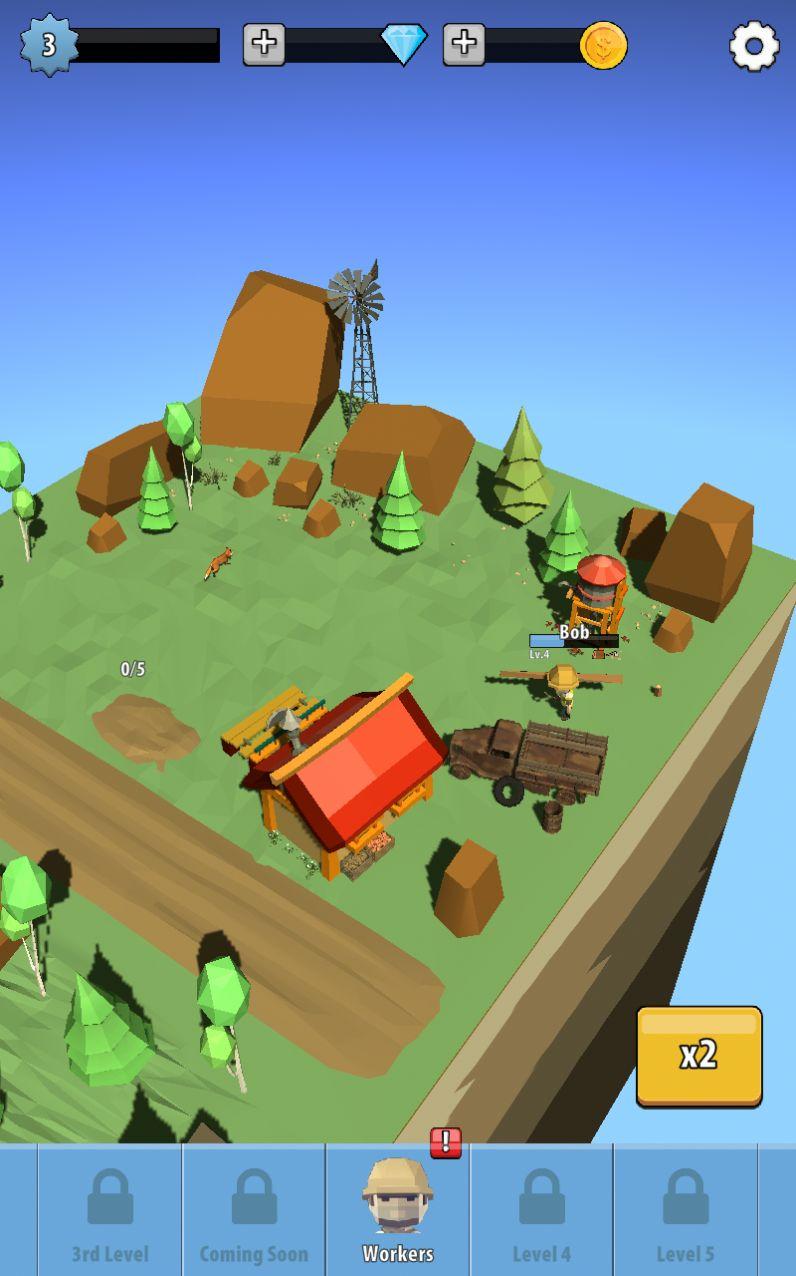
Task: Activate the yellow x2 boost button
Action: [699, 1056]
